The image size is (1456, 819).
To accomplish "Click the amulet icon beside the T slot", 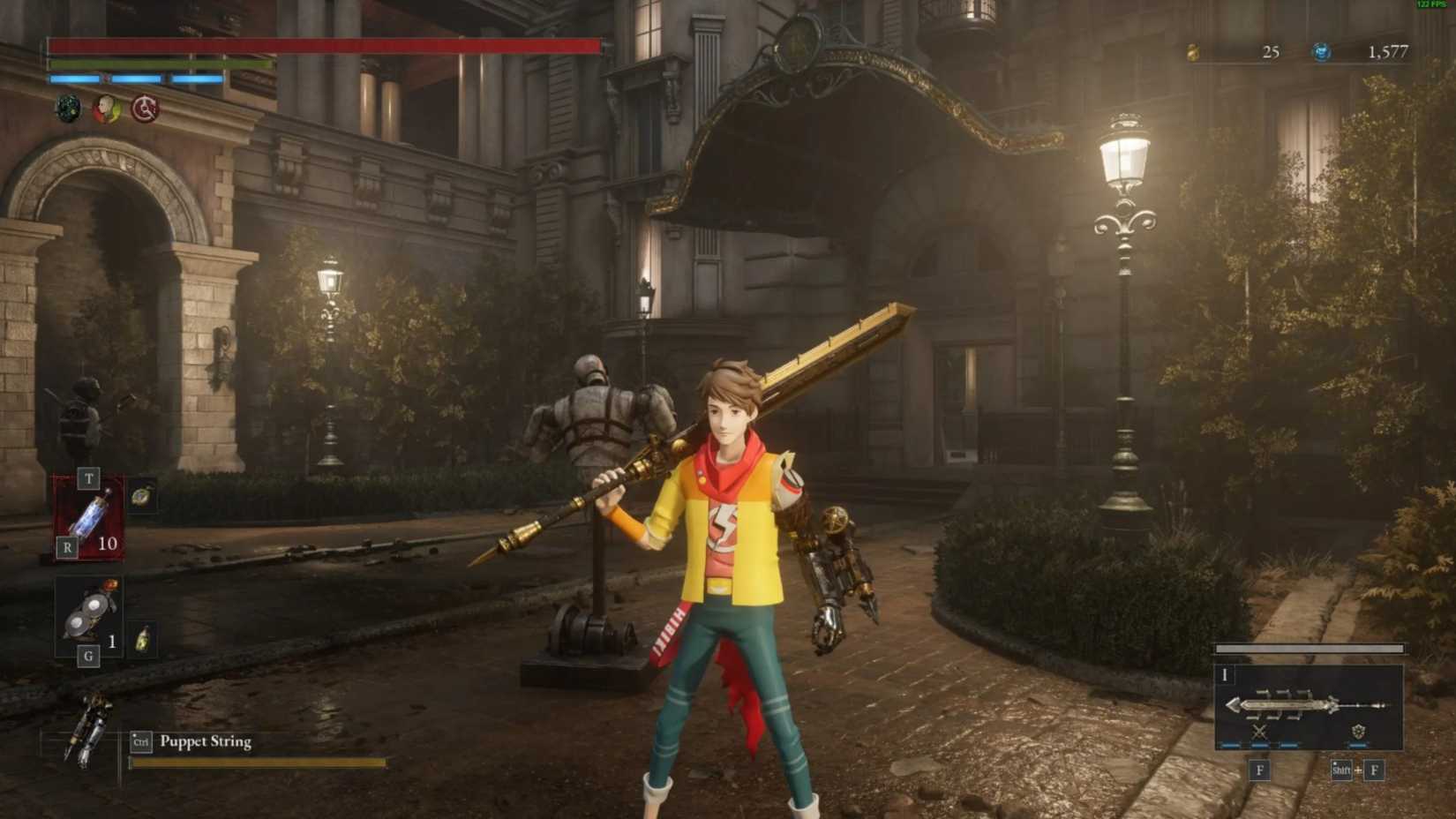I will click(x=141, y=494).
